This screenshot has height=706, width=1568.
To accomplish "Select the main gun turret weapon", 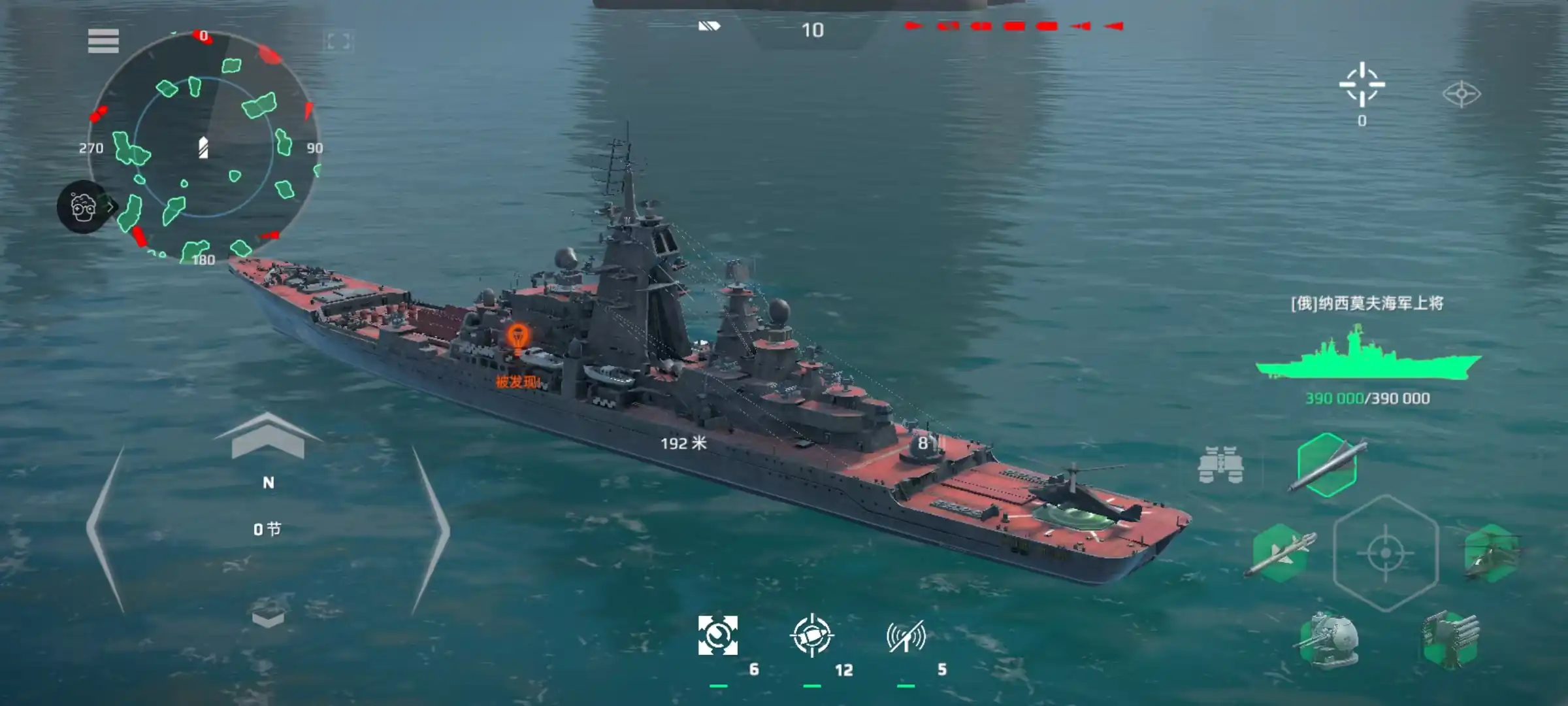I will pos(1329,640).
